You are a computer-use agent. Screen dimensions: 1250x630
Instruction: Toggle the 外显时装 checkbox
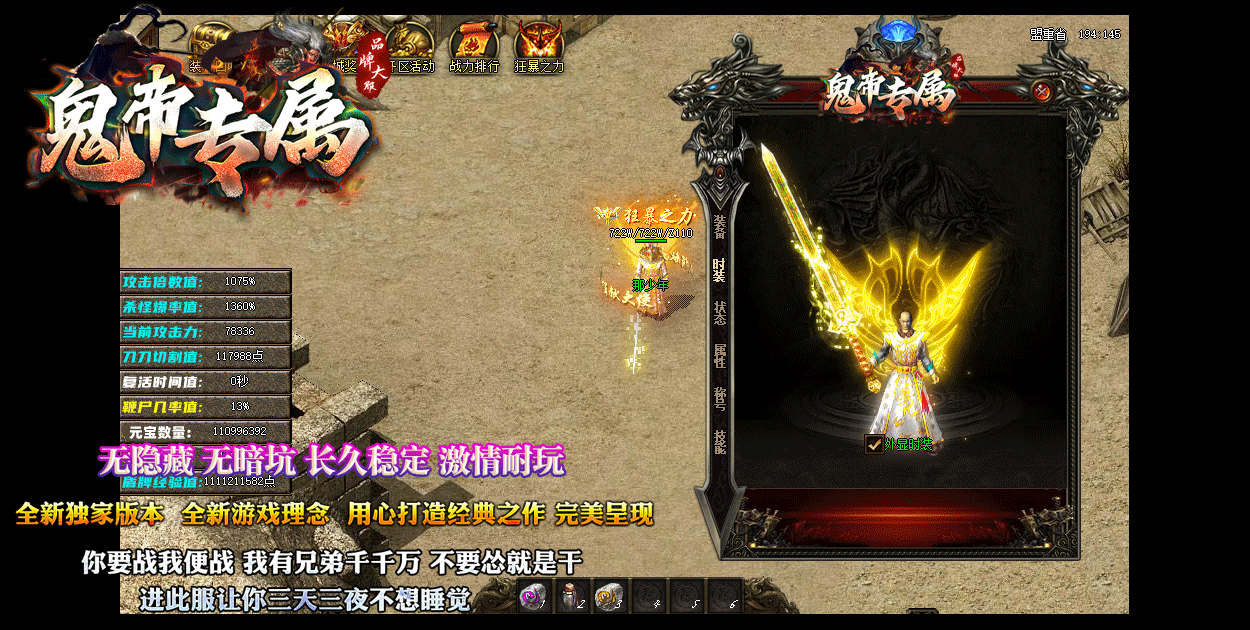[x=874, y=444]
